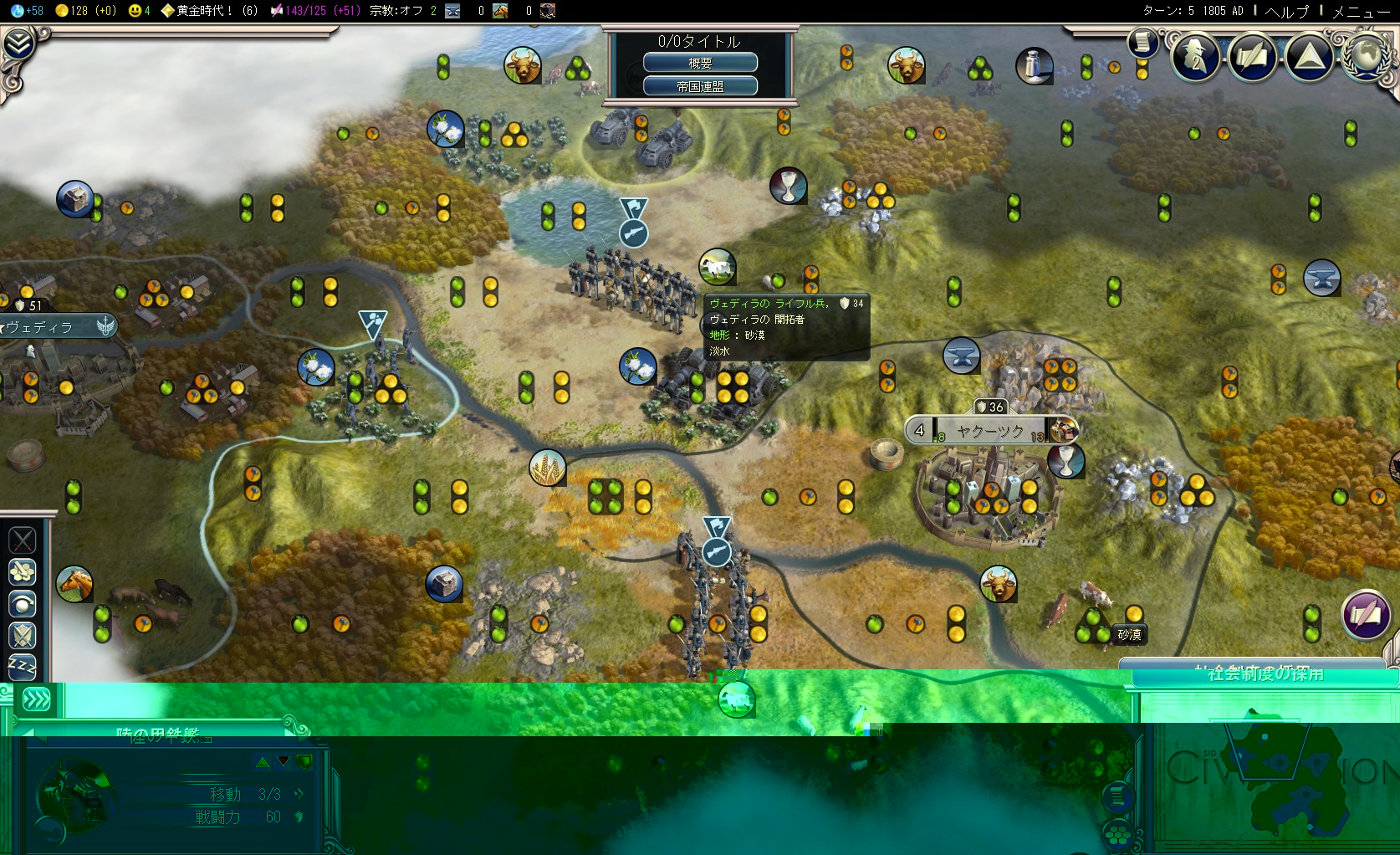The height and width of the screenshot is (855, 1400).
Task: Open the メニュー game menu
Action: click(1360, 11)
